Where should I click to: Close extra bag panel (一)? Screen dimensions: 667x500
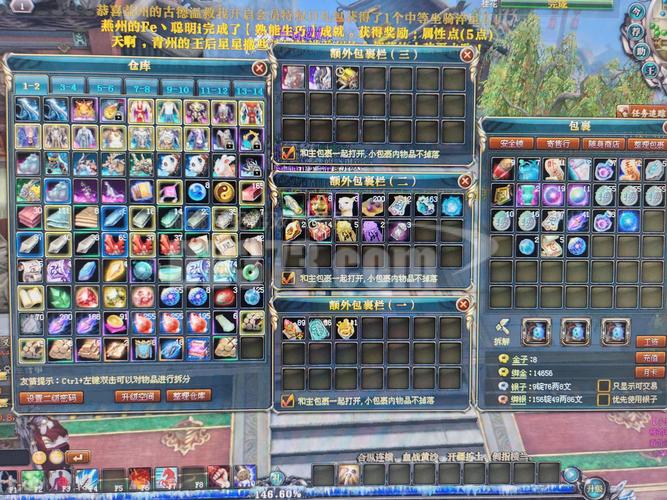click(463, 303)
